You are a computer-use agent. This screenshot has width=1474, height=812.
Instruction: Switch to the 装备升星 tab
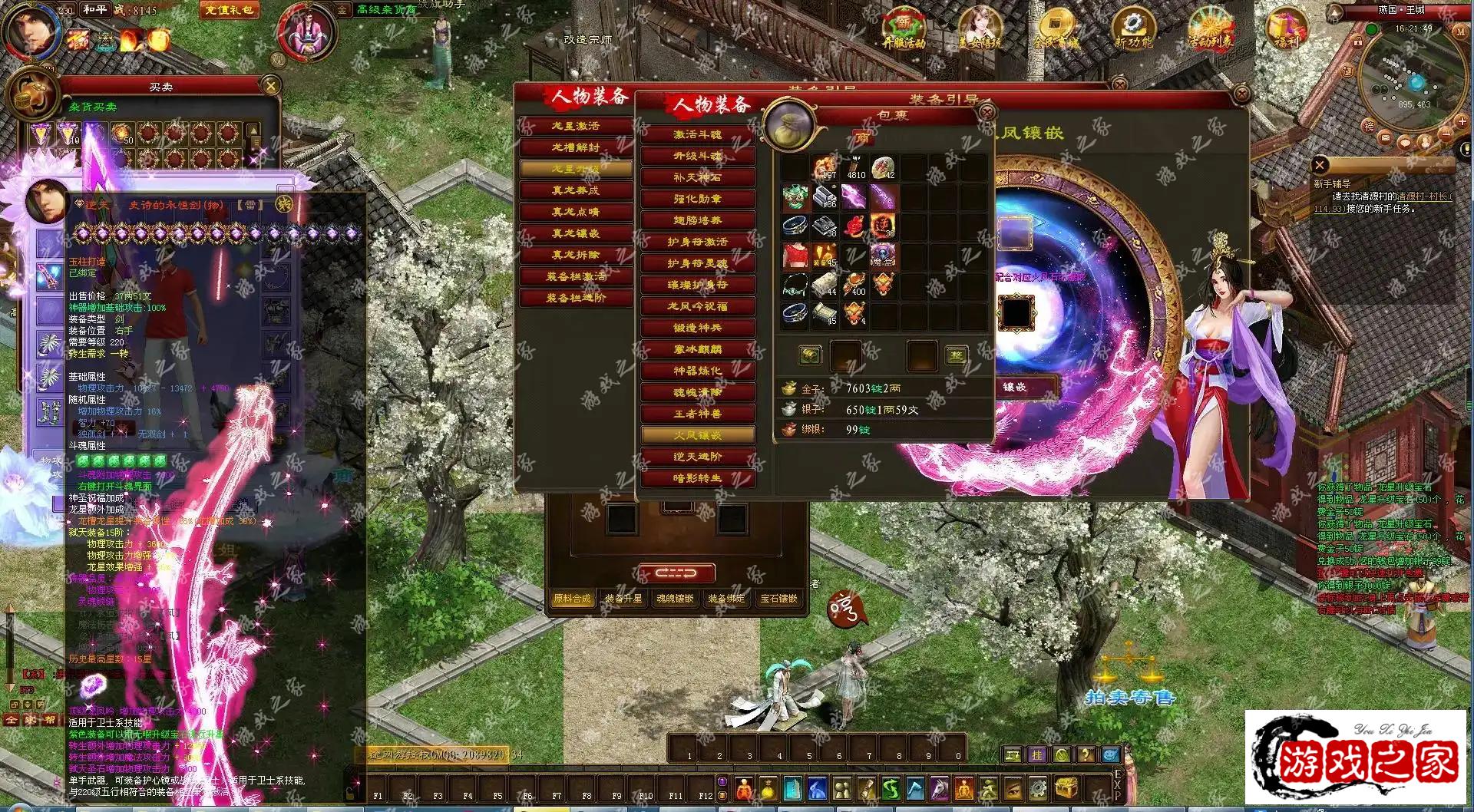(623, 599)
